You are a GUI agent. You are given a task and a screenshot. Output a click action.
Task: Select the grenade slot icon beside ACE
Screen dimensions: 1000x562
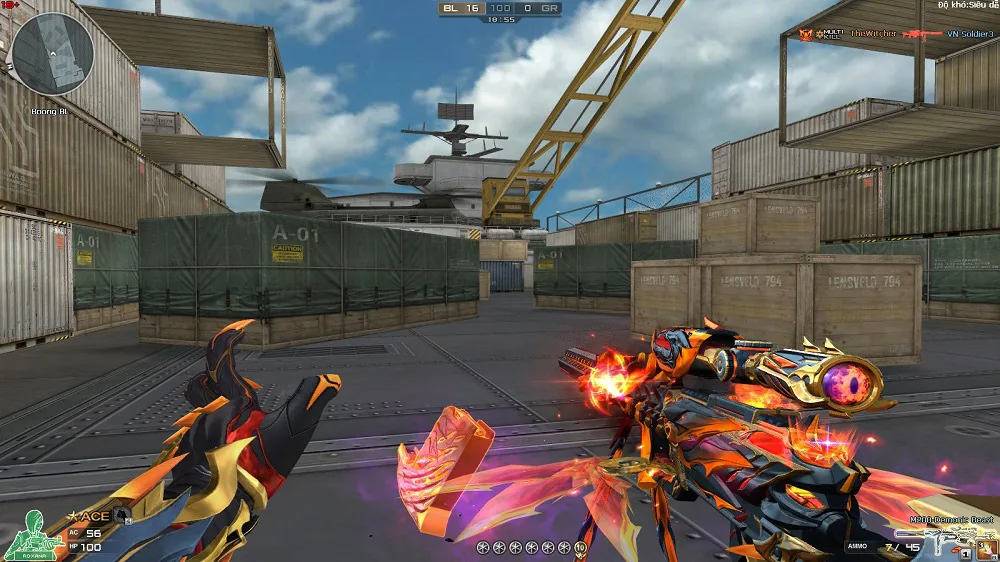click(122, 516)
